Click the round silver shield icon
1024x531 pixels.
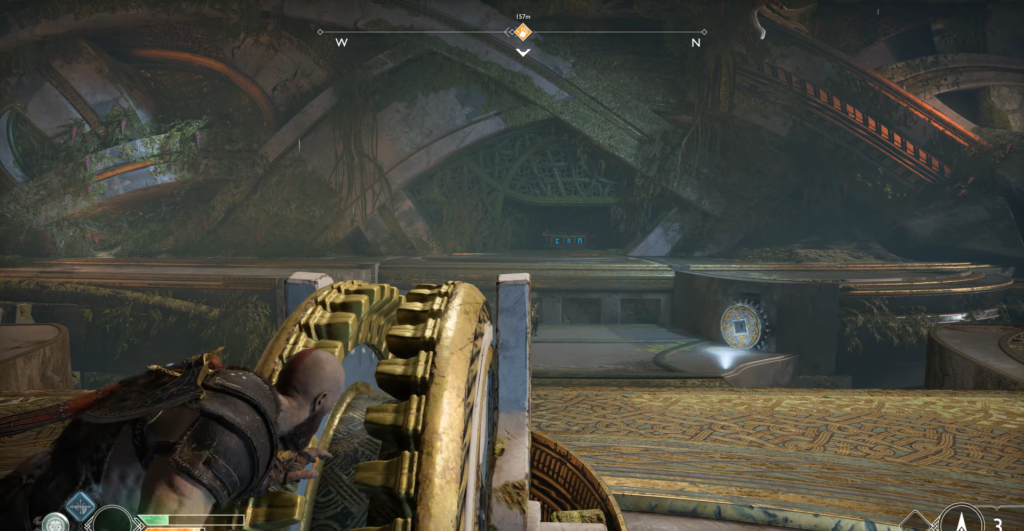54,522
